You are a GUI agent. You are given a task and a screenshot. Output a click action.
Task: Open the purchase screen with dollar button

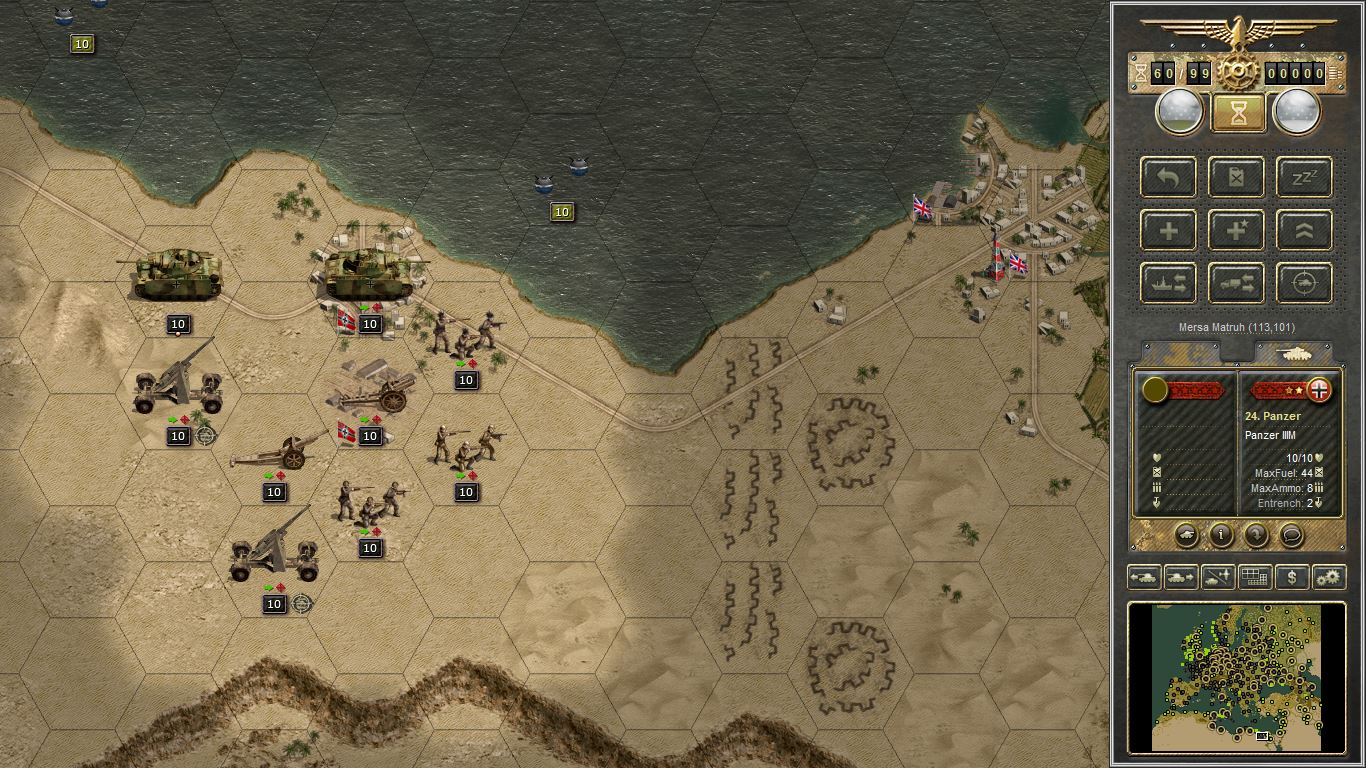click(1292, 577)
